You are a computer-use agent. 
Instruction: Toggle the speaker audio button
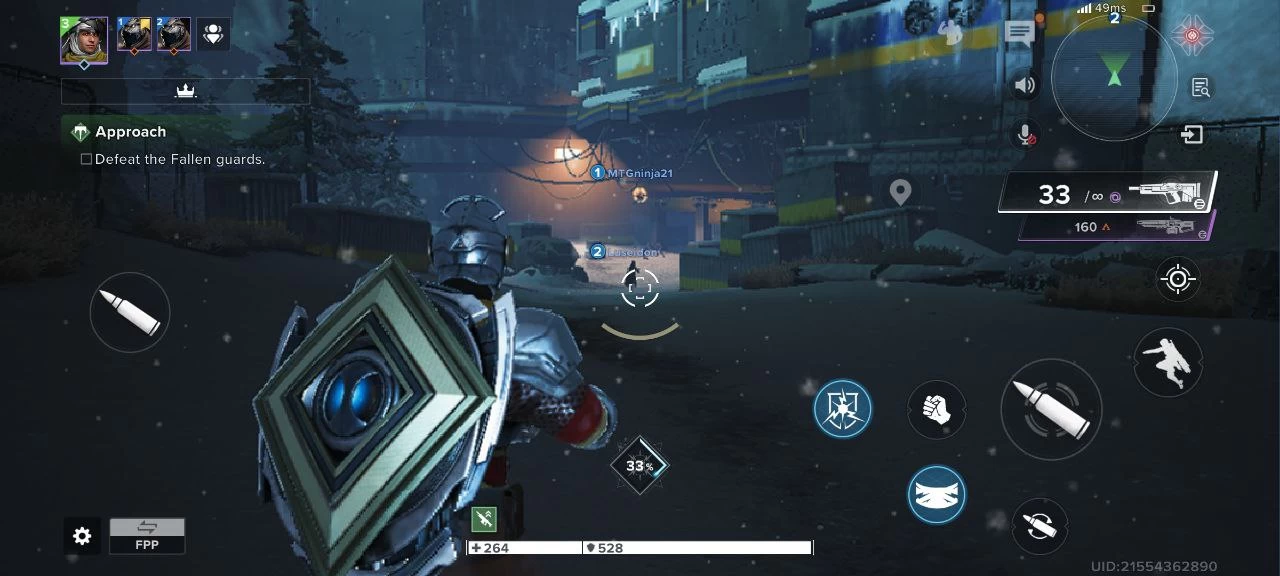tap(1024, 85)
